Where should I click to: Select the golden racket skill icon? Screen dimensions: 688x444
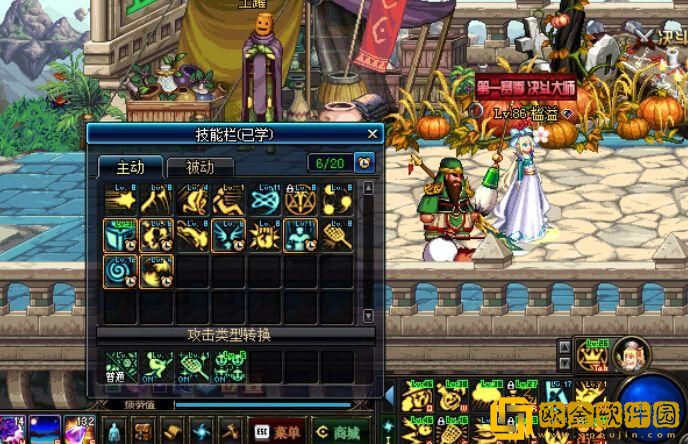(336, 236)
